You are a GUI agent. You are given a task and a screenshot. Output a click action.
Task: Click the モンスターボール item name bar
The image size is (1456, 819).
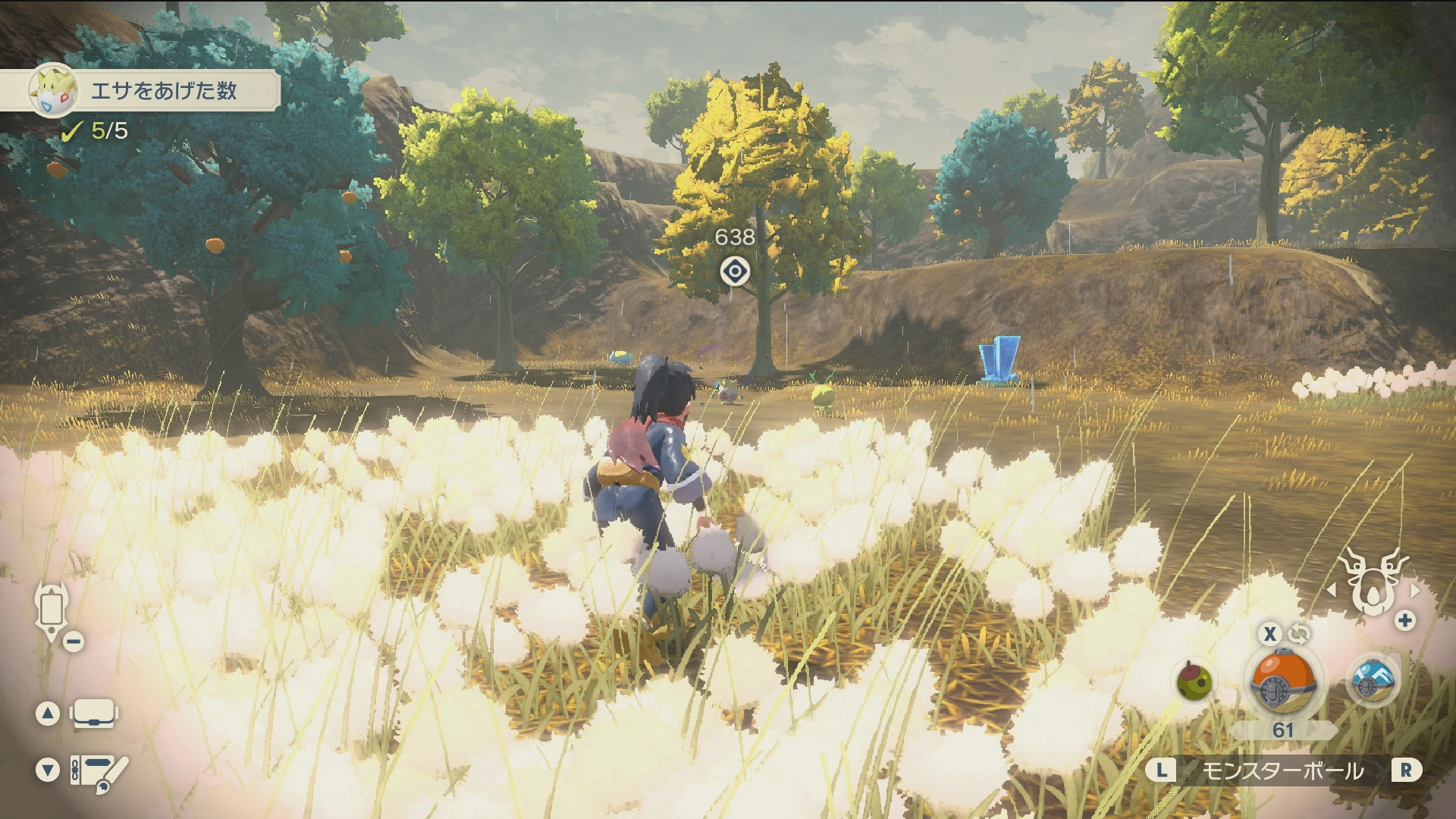point(1283,771)
